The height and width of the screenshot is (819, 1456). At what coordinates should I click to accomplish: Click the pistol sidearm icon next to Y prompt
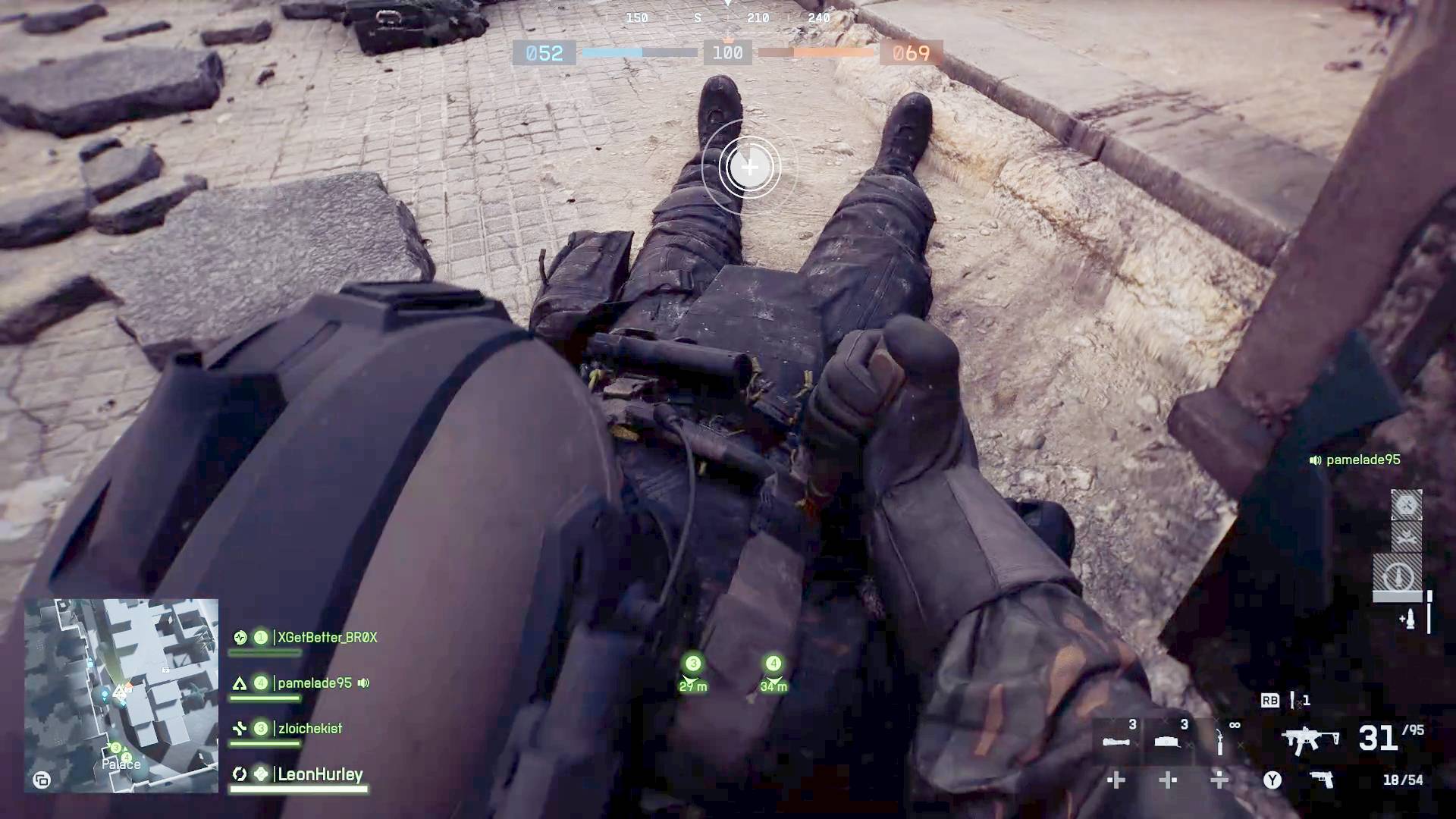click(1323, 780)
